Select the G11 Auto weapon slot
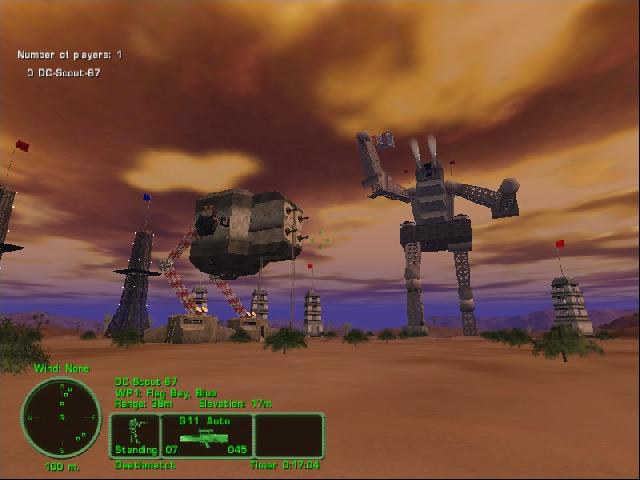Image resolution: width=640 pixels, height=480 pixels. [206, 436]
